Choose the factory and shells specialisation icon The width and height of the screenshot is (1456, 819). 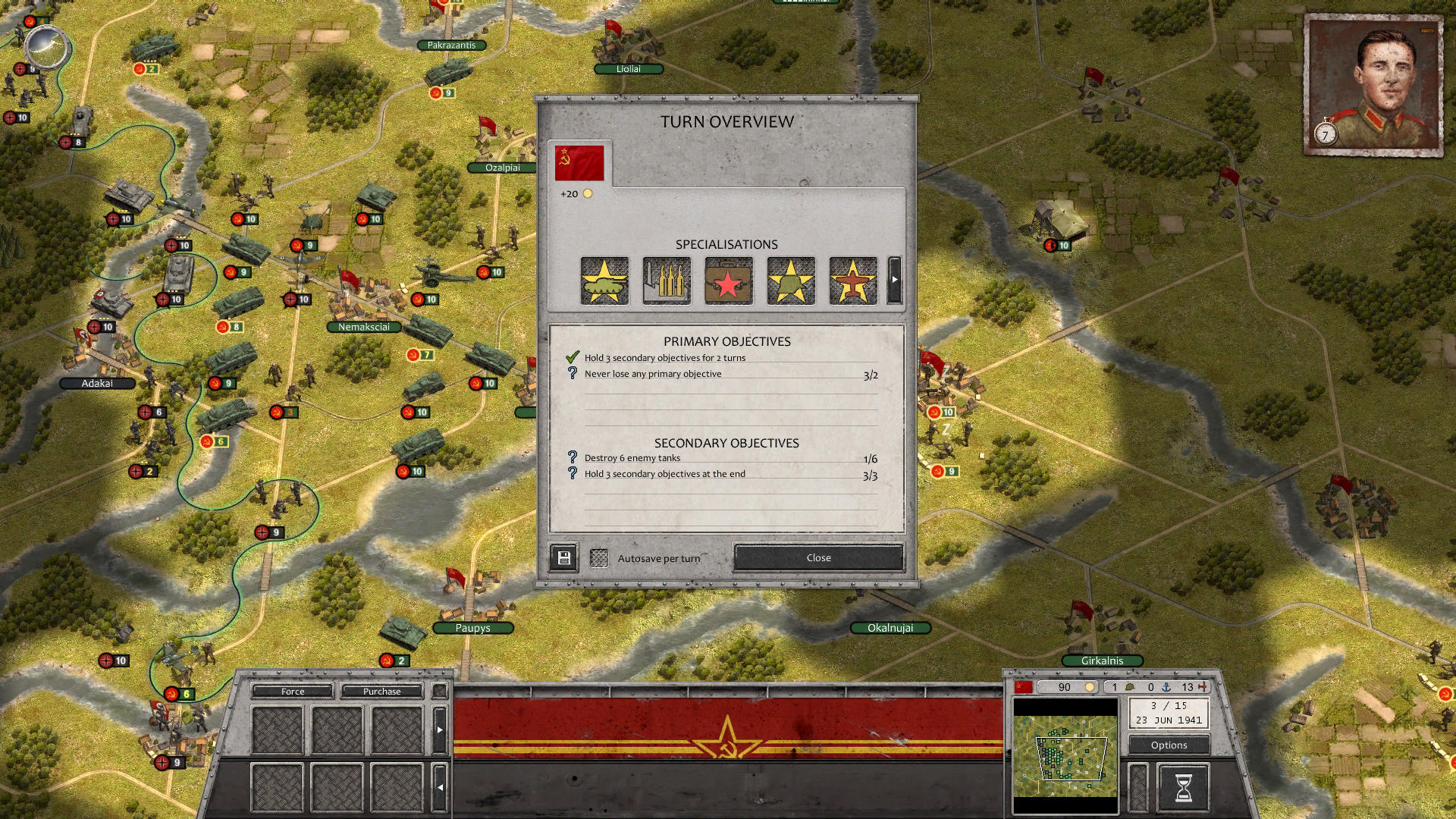(667, 281)
